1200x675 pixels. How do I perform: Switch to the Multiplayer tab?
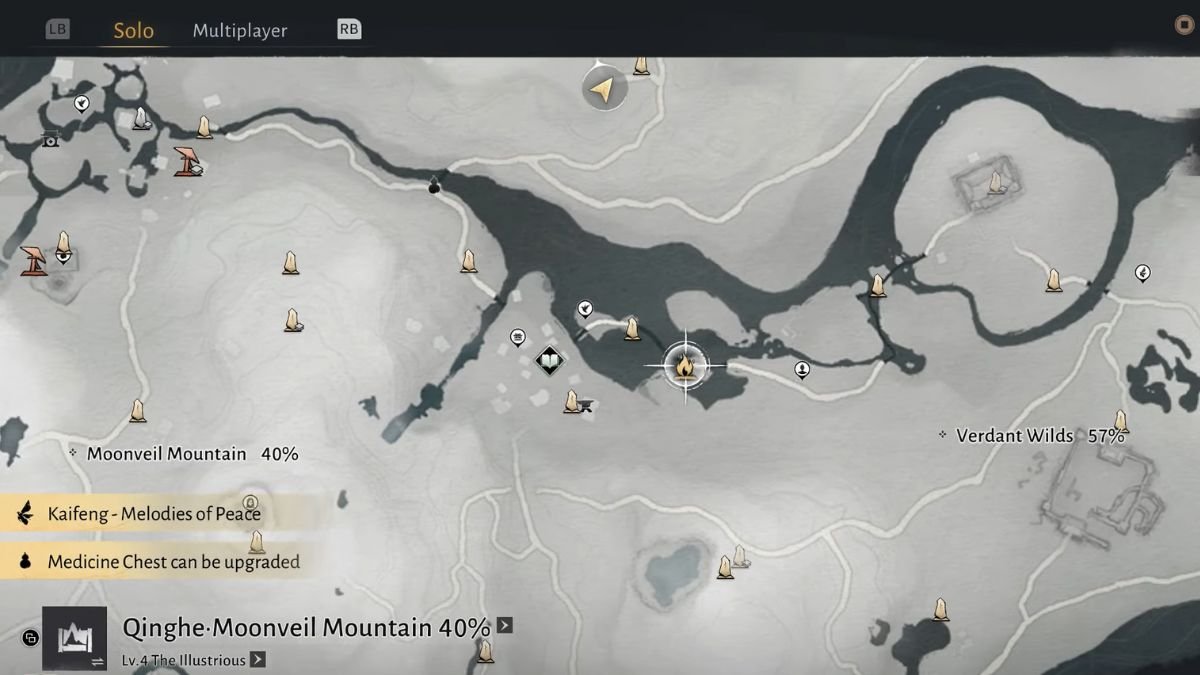click(240, 30)
